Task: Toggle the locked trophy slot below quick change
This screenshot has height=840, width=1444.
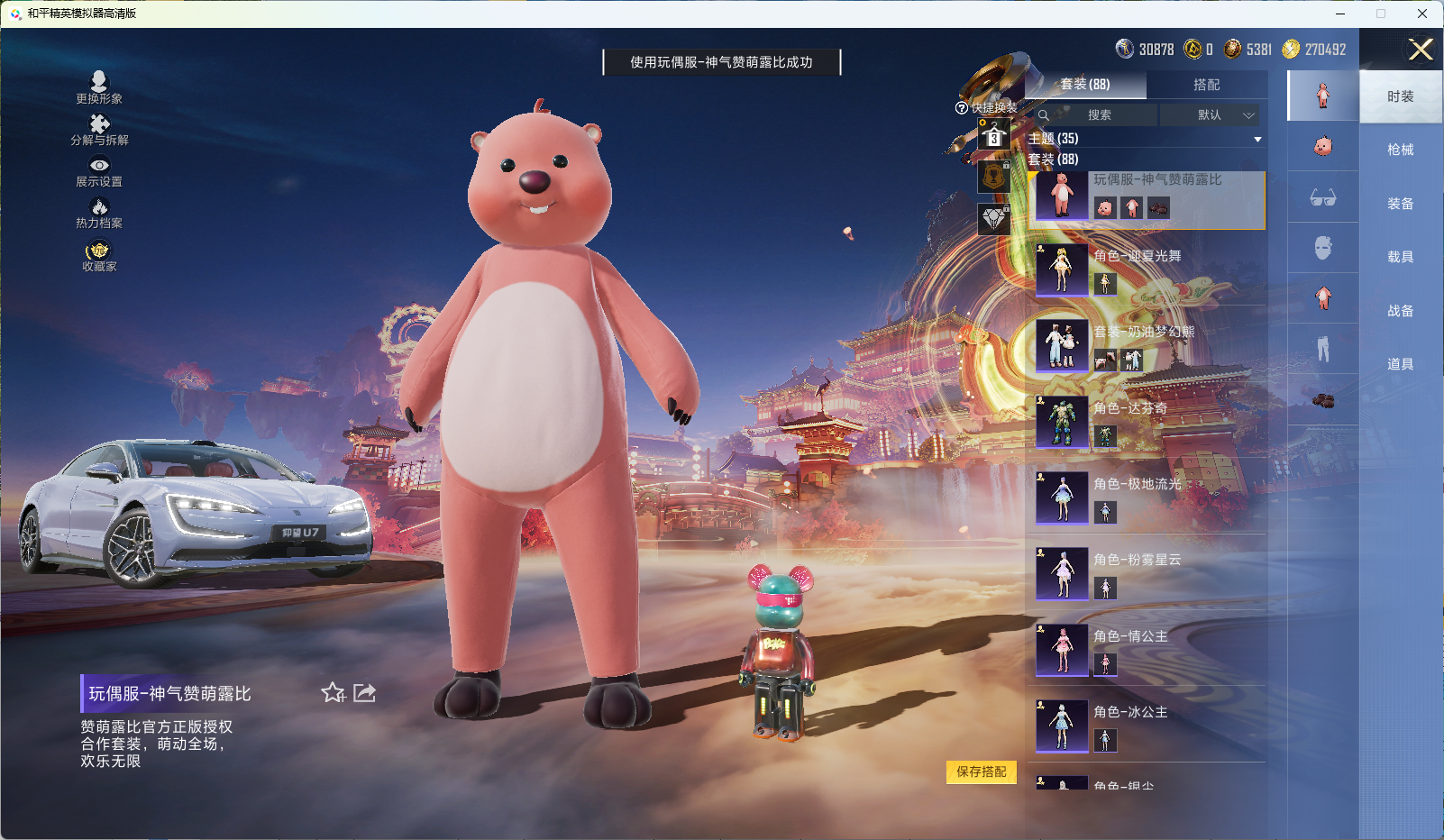Action: [x=994, y=178]
